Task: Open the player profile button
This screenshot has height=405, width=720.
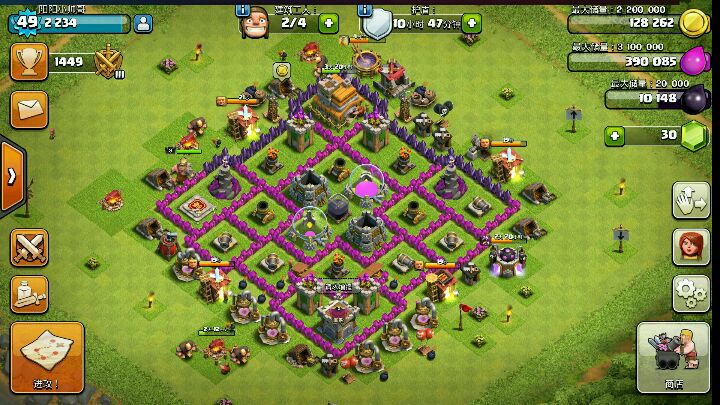Action: [x=141, y=22]
